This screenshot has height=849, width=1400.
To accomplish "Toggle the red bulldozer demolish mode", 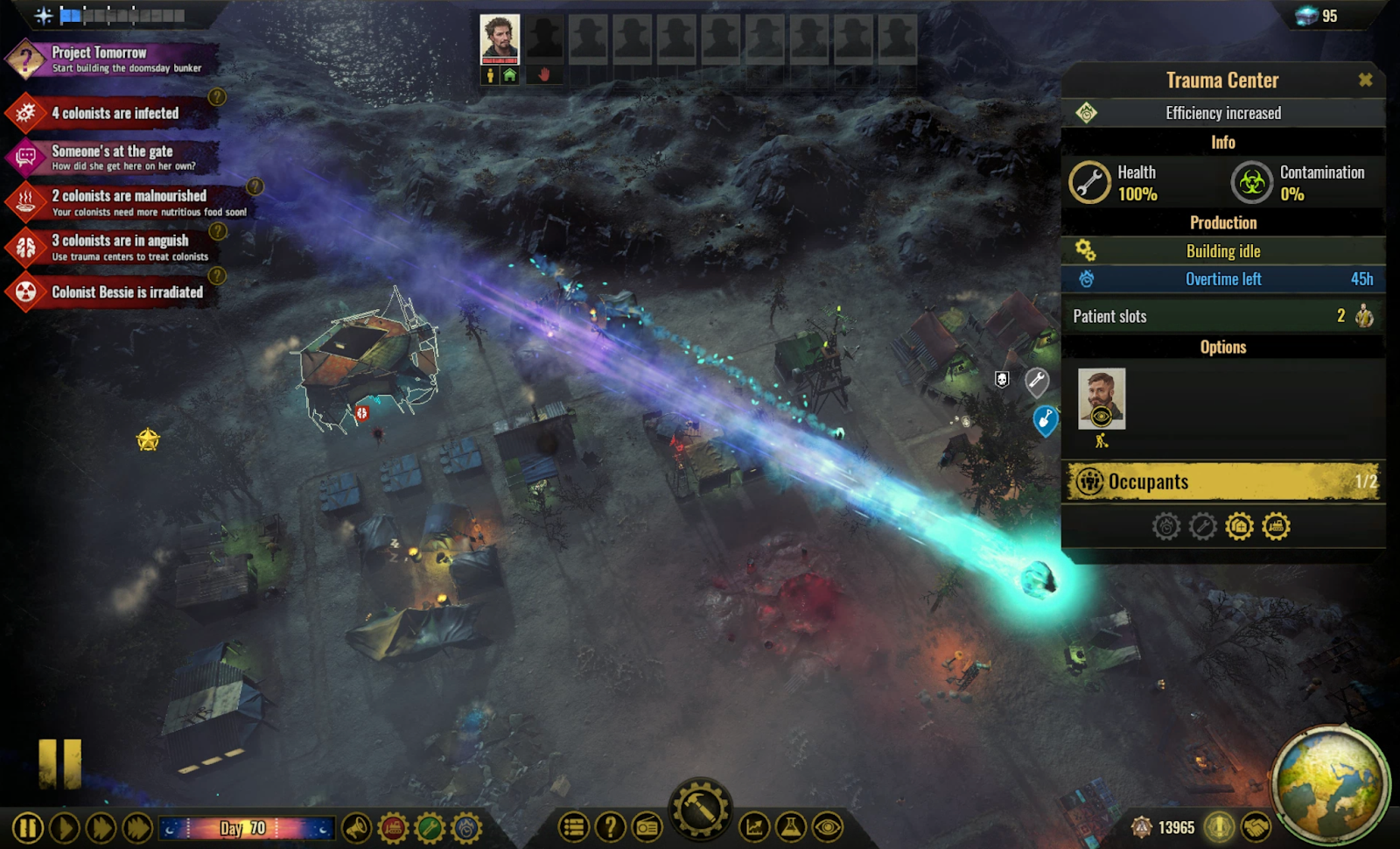I will [394, 827].
